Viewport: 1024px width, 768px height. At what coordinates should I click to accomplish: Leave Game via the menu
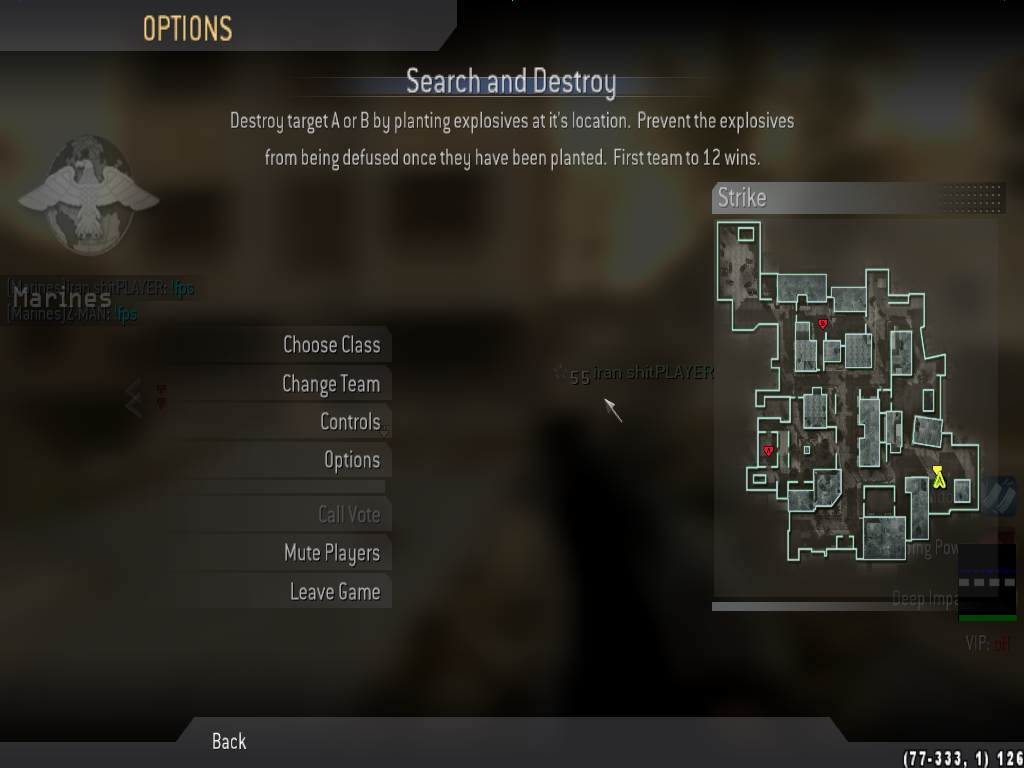pos(334,592)
